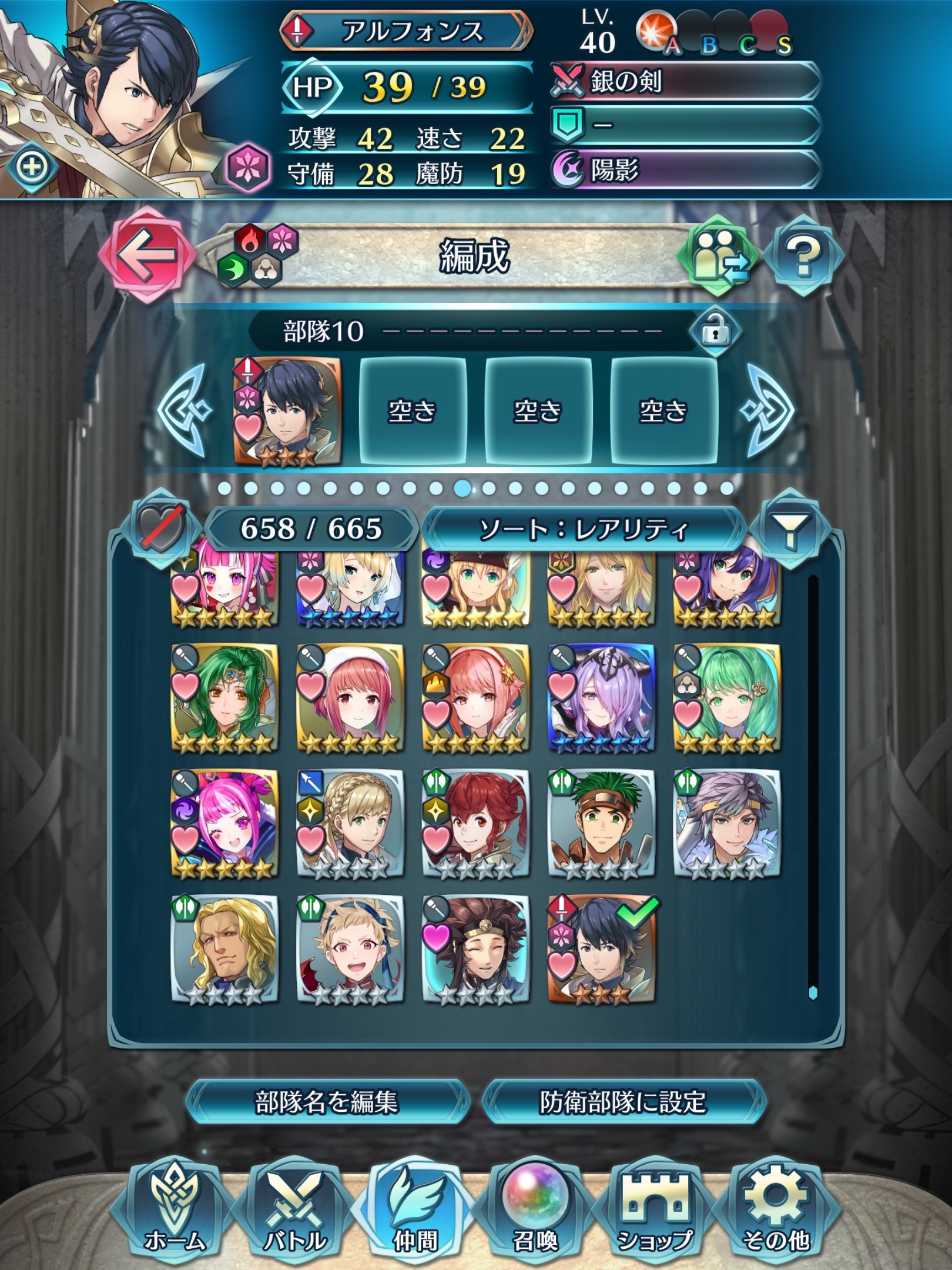The height and width of the screenshot is (1270, 952).
Task: Switch to the previous team with left arrow
Action: coord(183,410)
